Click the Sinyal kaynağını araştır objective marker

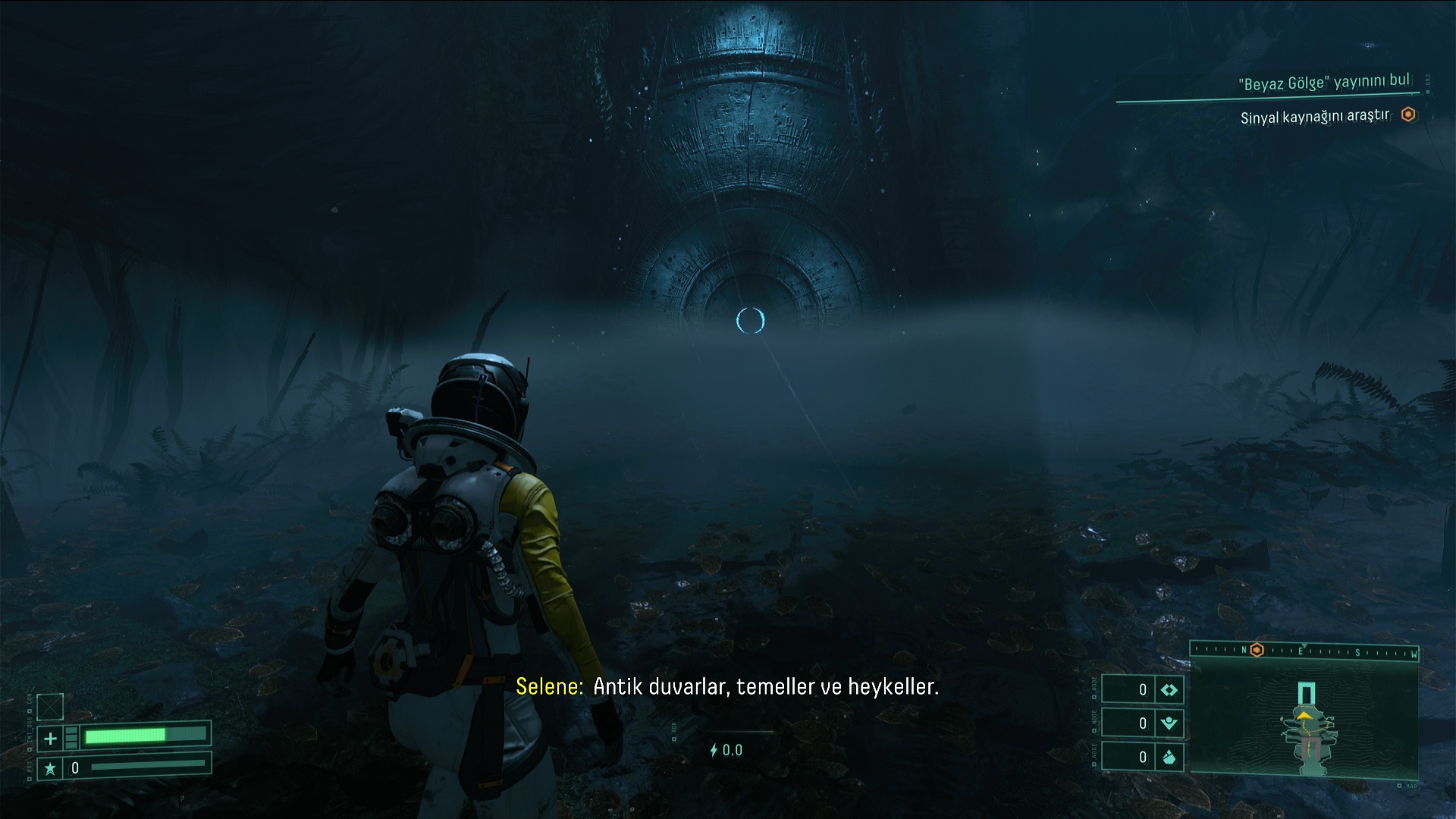1408,115
